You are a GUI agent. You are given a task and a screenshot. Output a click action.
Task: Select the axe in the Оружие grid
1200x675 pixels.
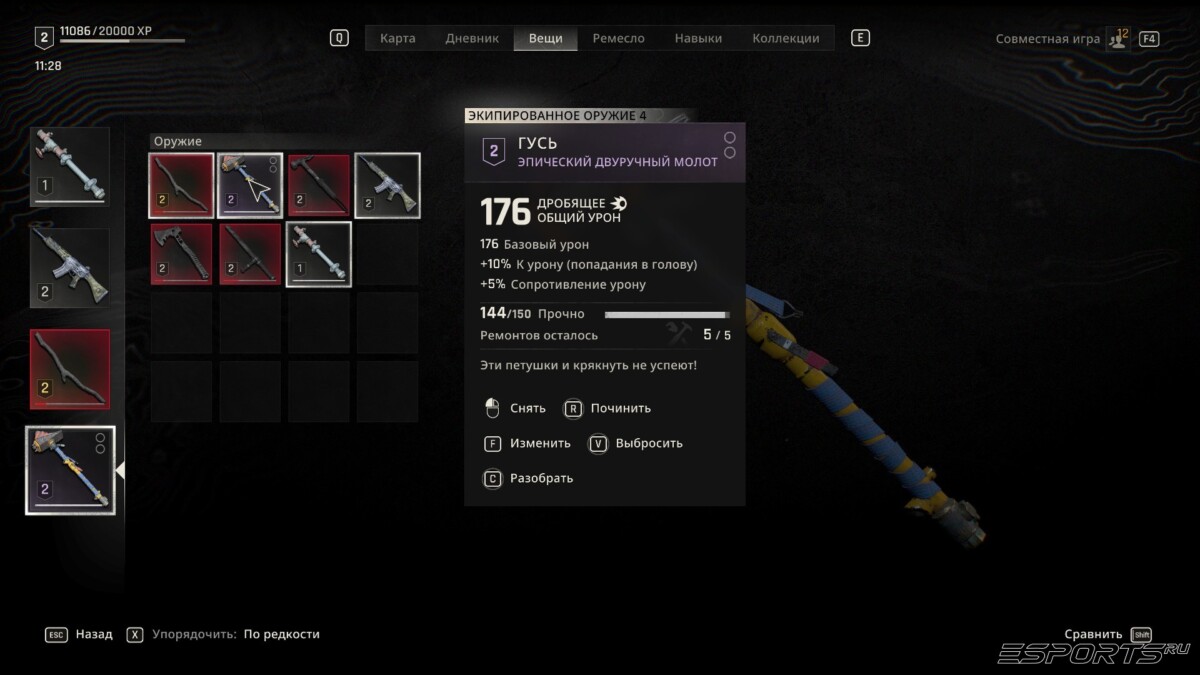coord(181,254)
